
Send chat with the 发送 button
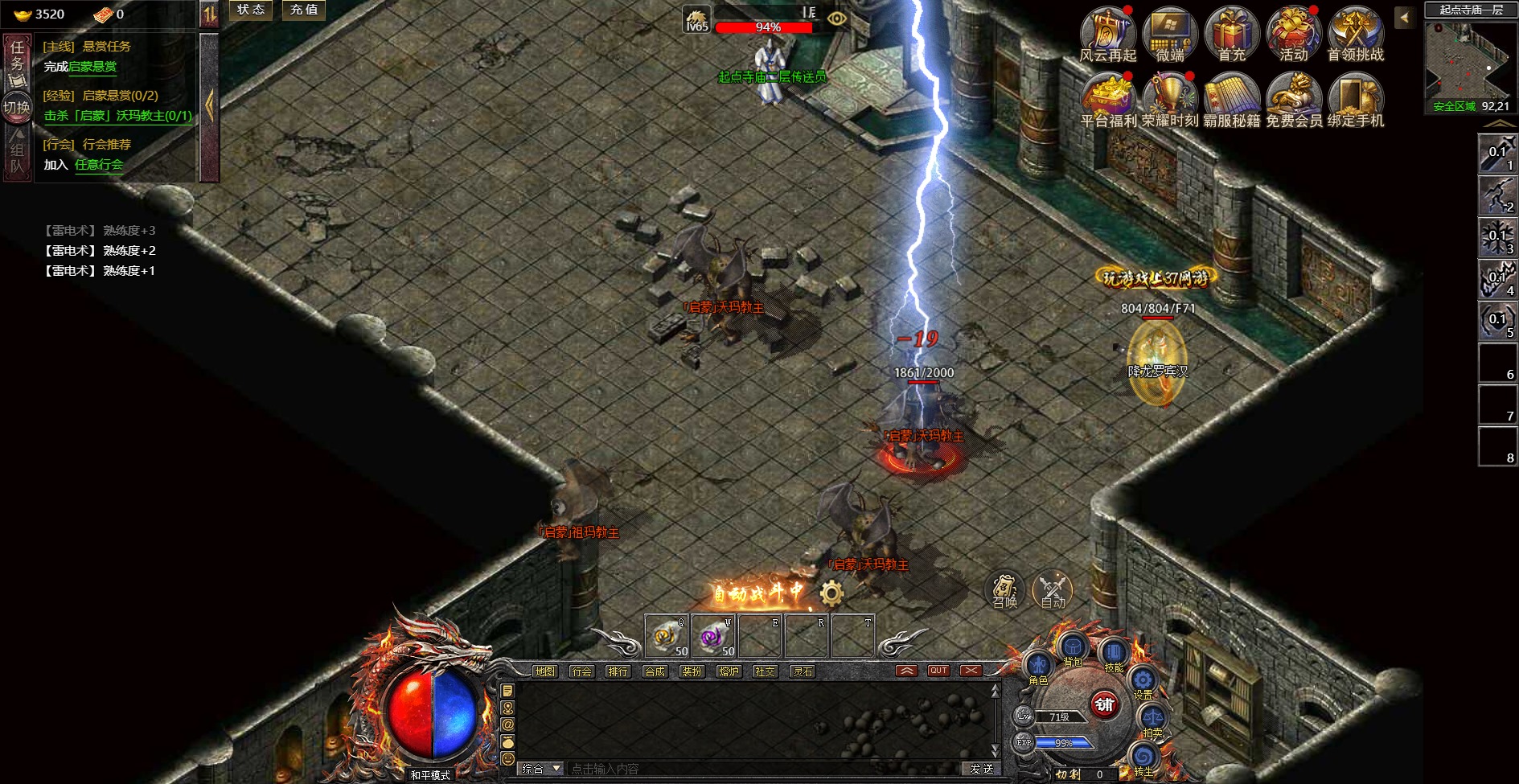pos(981,769)
